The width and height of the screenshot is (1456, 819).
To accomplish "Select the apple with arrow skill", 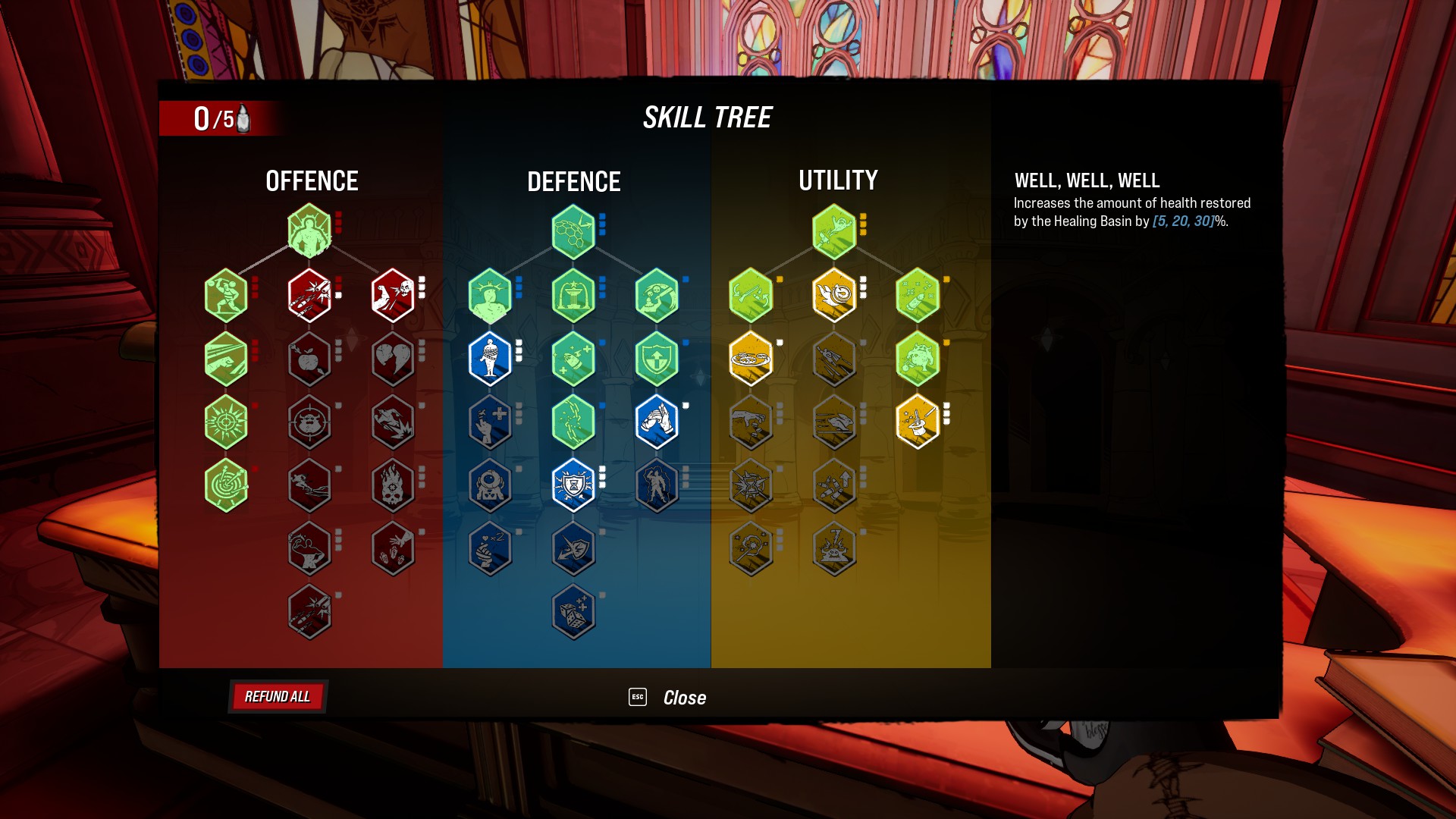I will pos(309,359).
